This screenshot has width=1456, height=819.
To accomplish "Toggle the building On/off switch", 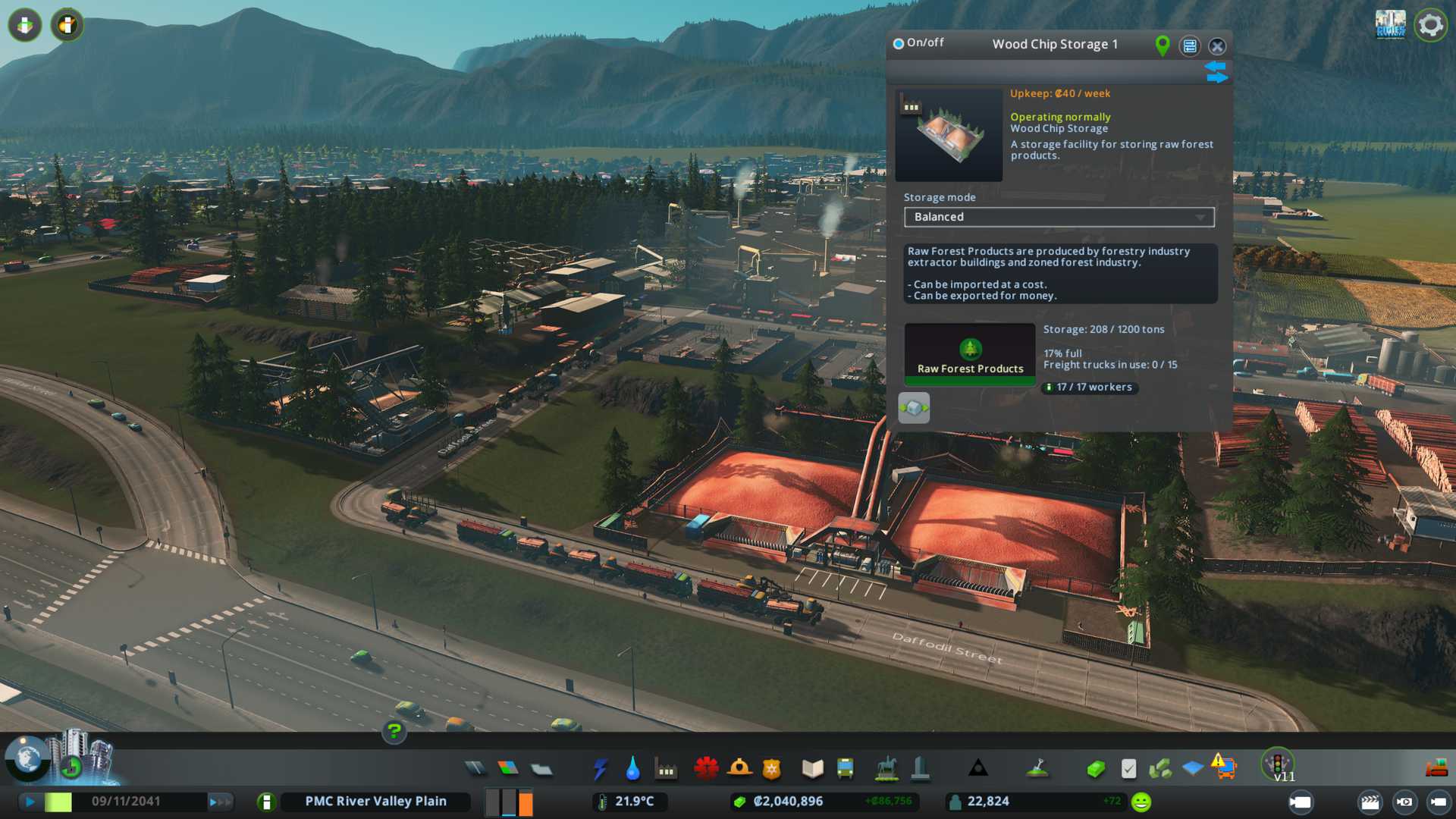I will pyautogui.click(x=899, y=43).
